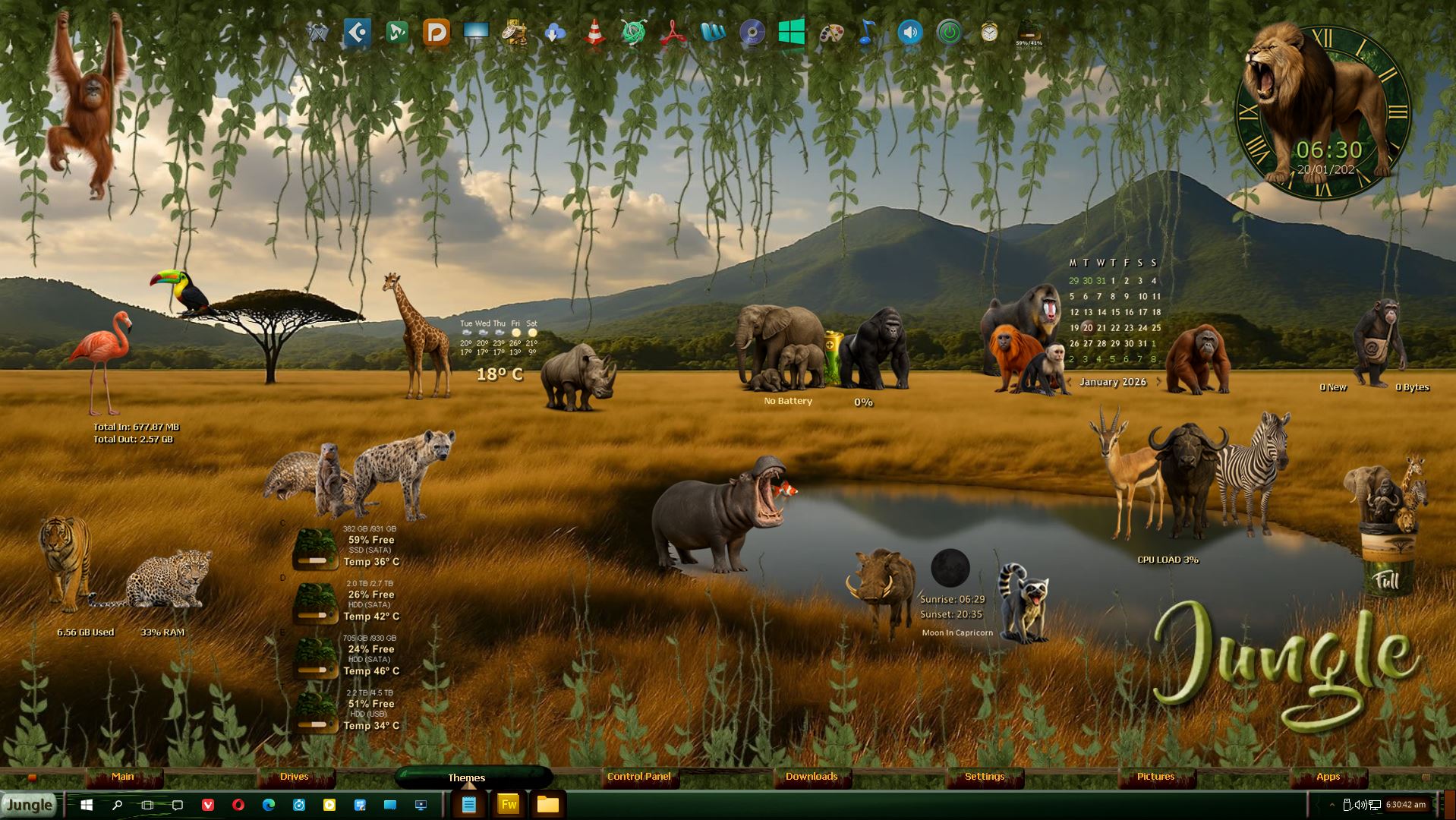Open the paint palette dock icon
The width and height of the screenshot is (1456, 820).
[x=831, y=33]
